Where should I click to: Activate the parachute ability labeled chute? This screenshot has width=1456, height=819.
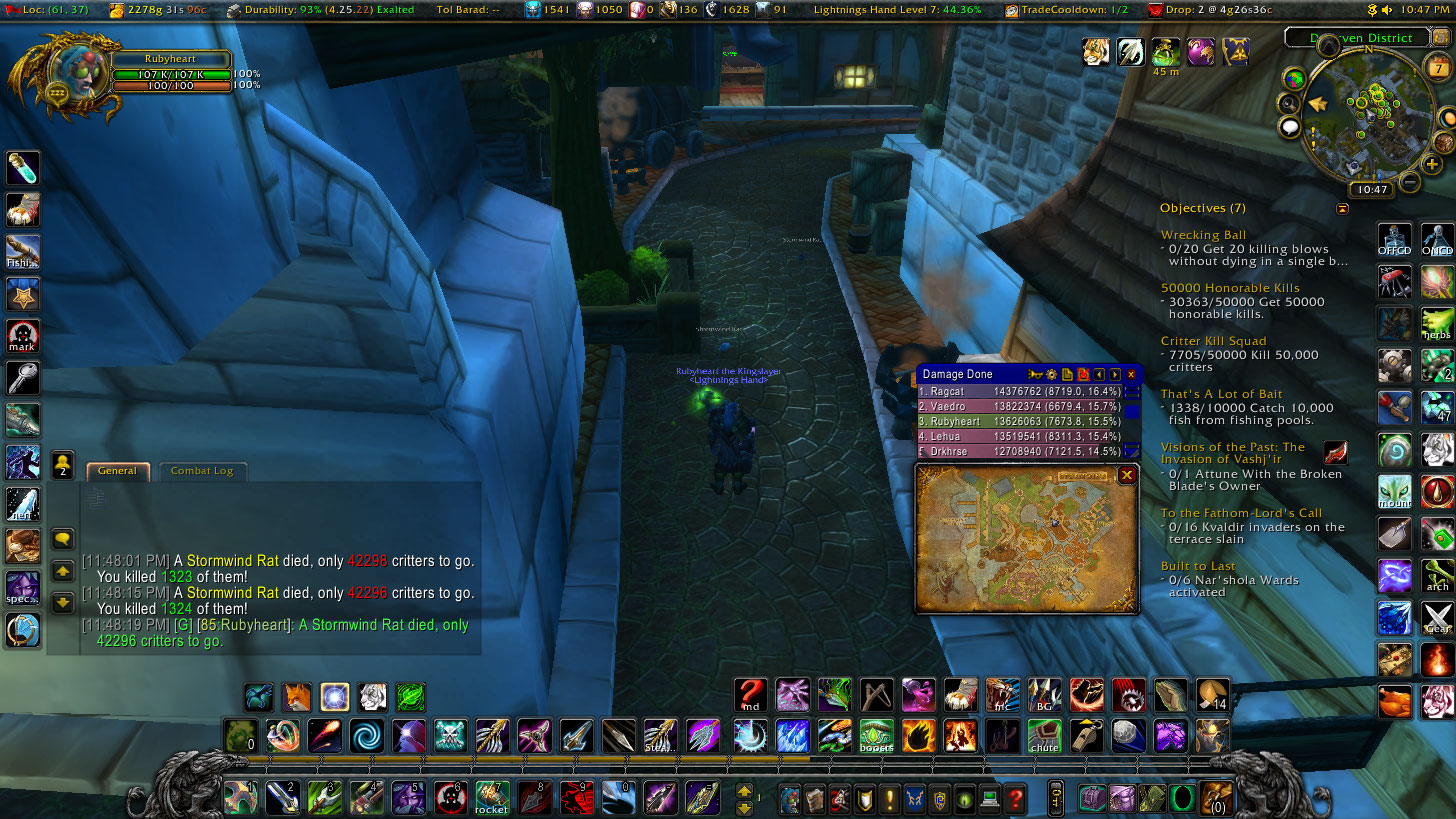[1044, 736]
